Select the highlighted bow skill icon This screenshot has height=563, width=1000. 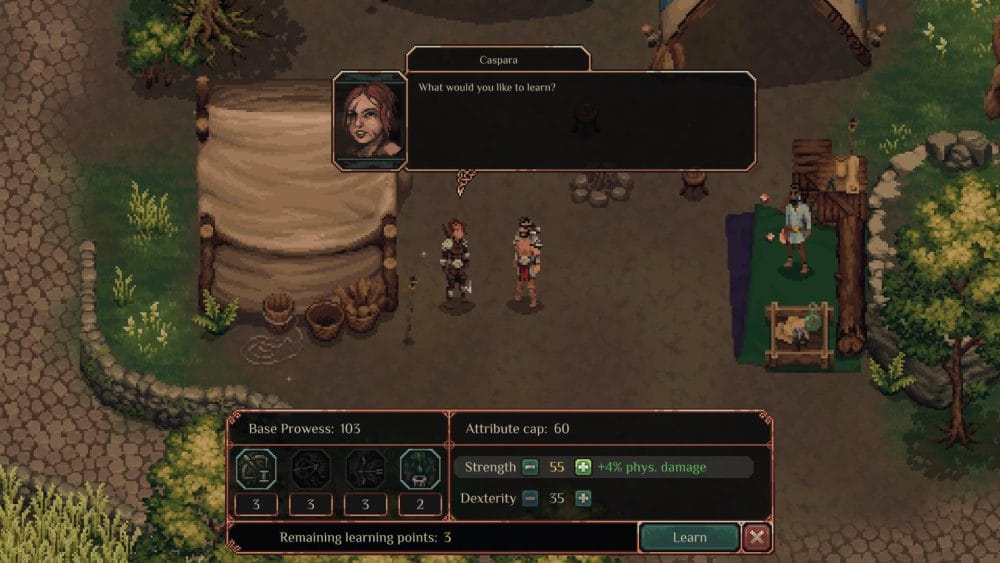256,468
